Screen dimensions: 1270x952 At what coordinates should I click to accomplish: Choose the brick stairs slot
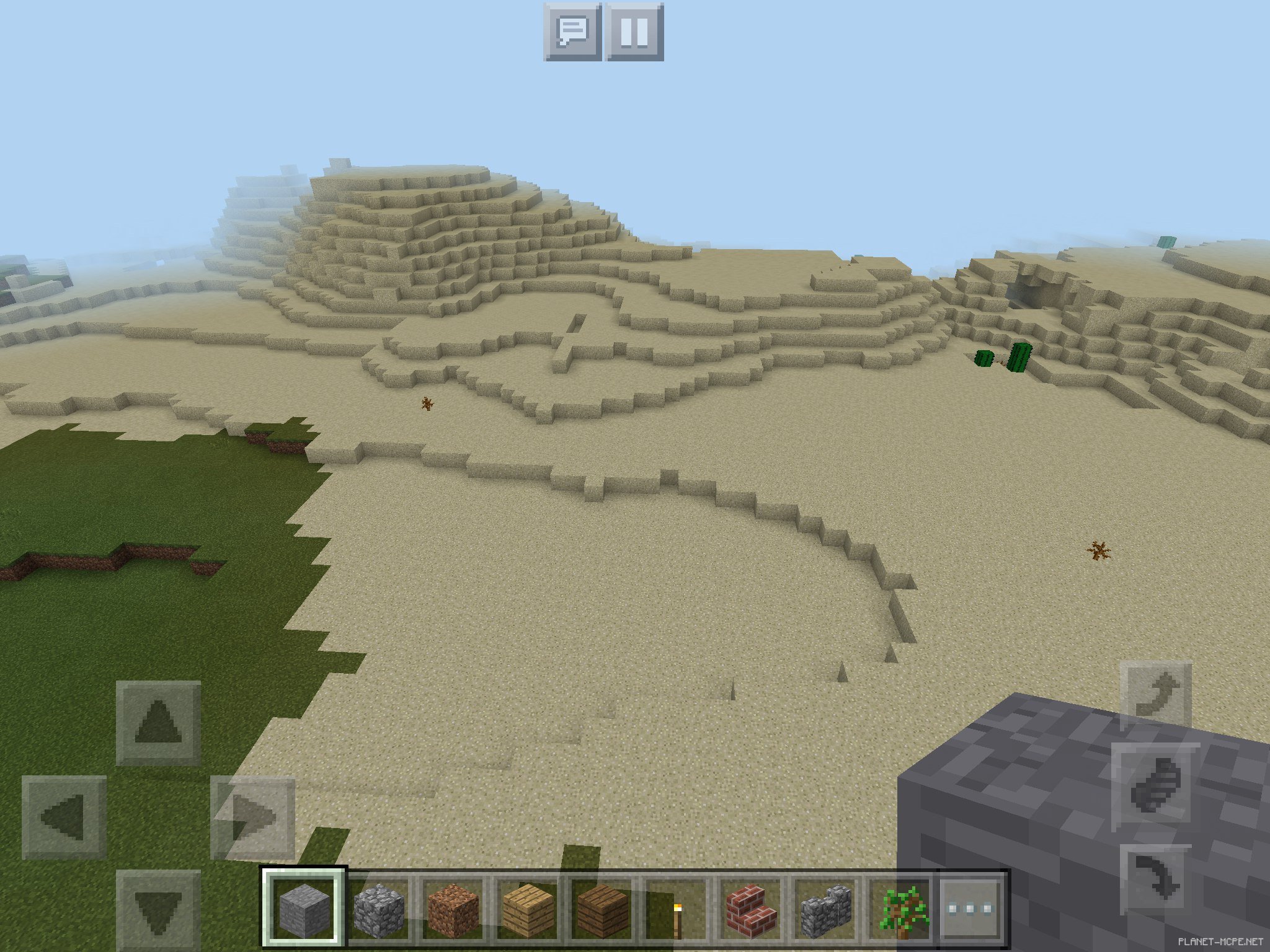coord(751,909)
